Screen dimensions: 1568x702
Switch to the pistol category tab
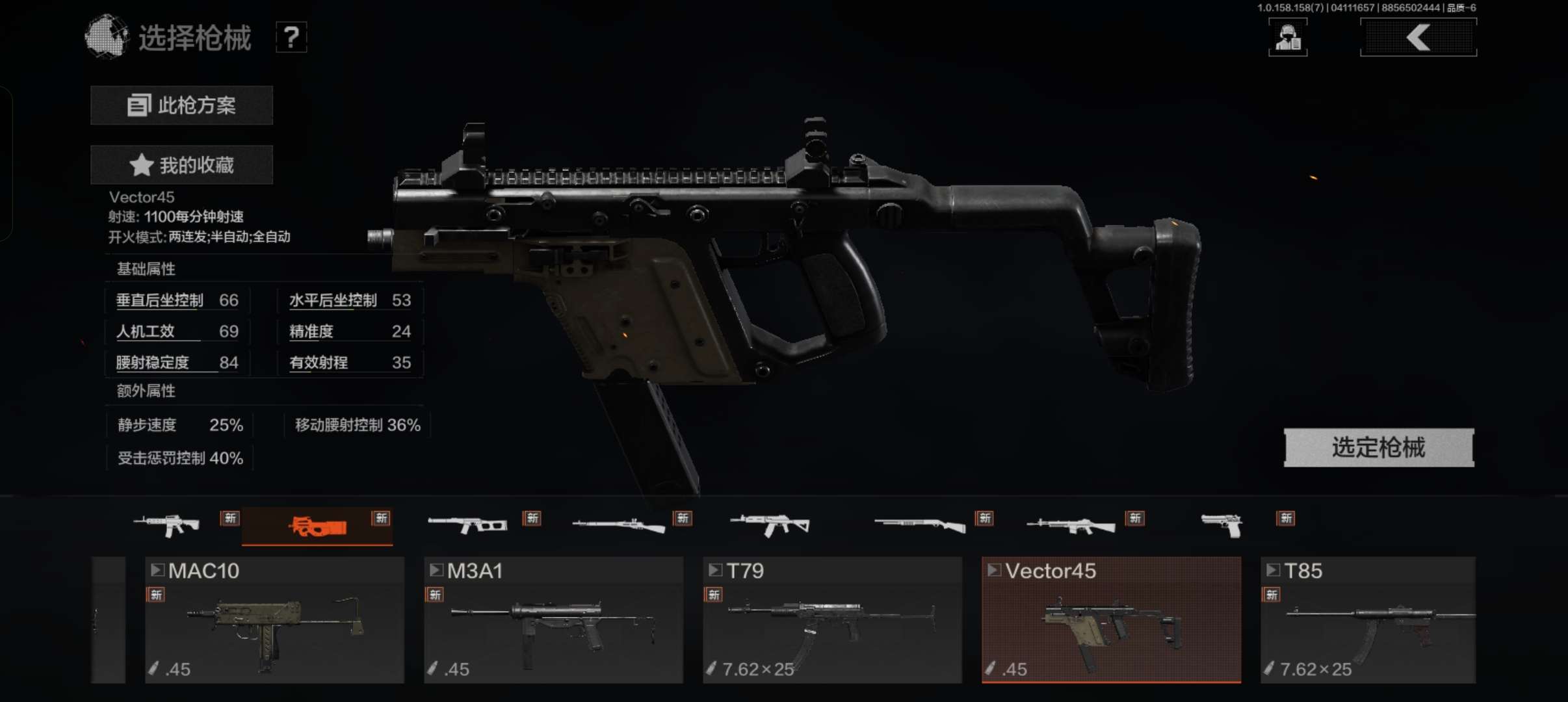[x=1222, y=525]
